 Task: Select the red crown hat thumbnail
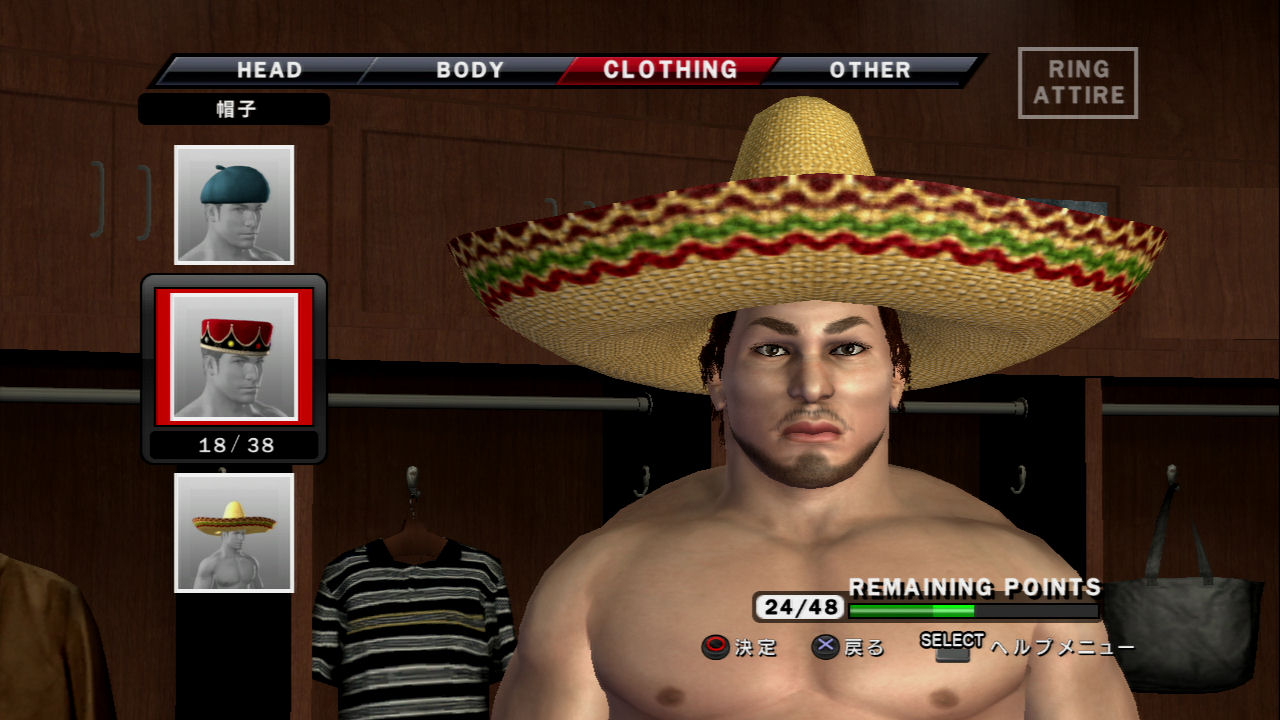[x=234, y=357]
